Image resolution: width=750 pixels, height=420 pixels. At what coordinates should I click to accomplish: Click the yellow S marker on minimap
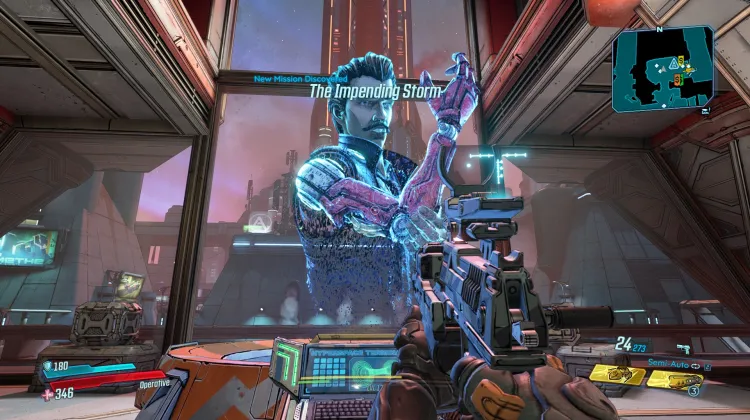pos(679,62)
